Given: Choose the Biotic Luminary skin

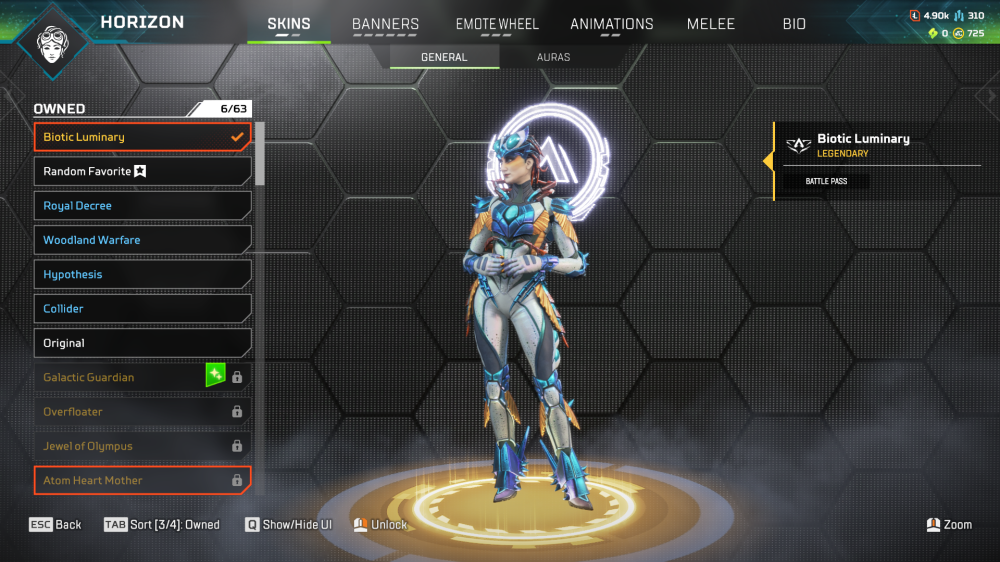Looking at the screenshot, I should 142,137.
